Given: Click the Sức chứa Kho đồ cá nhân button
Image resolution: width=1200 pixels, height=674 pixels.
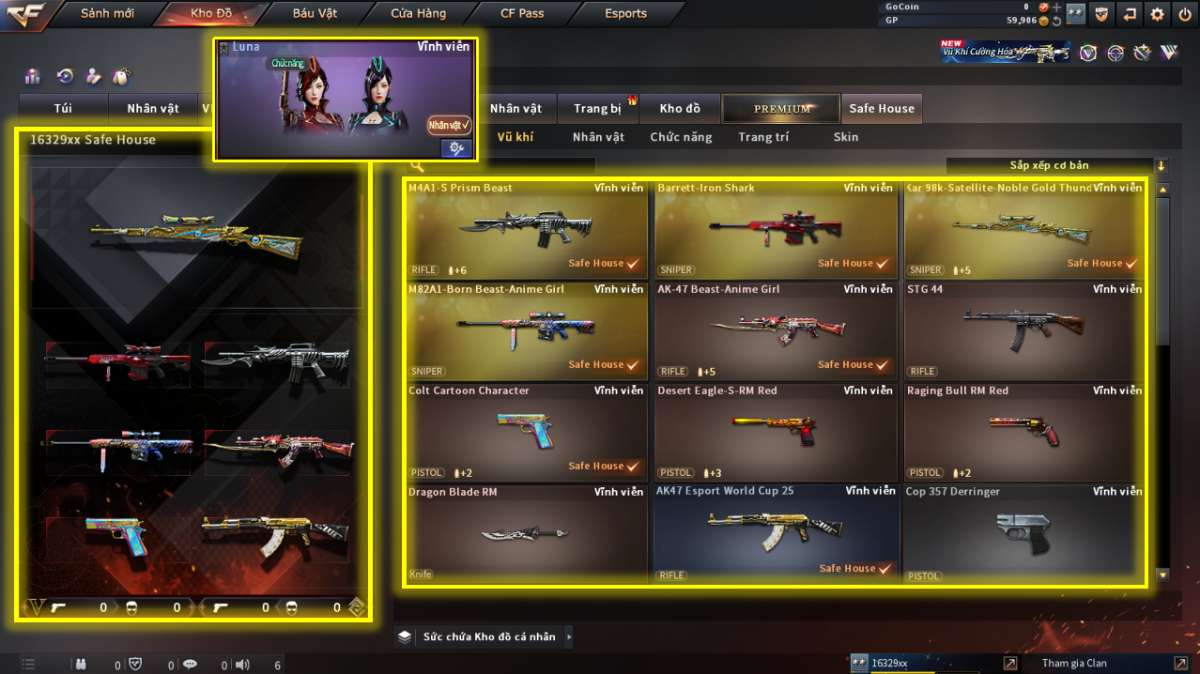Looking at the screenshot, I should point(488,637).
